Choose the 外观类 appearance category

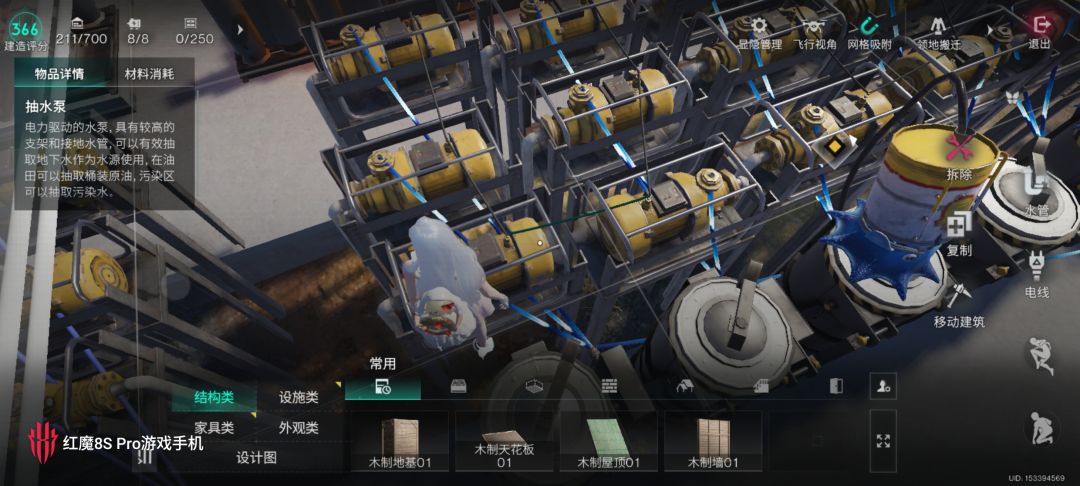[x=299, y=427]
